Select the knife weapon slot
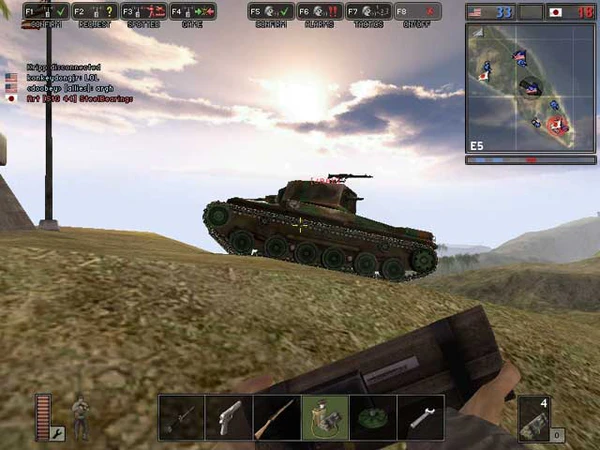This screenshot has width=600, height=450. [x=181, y=417]
